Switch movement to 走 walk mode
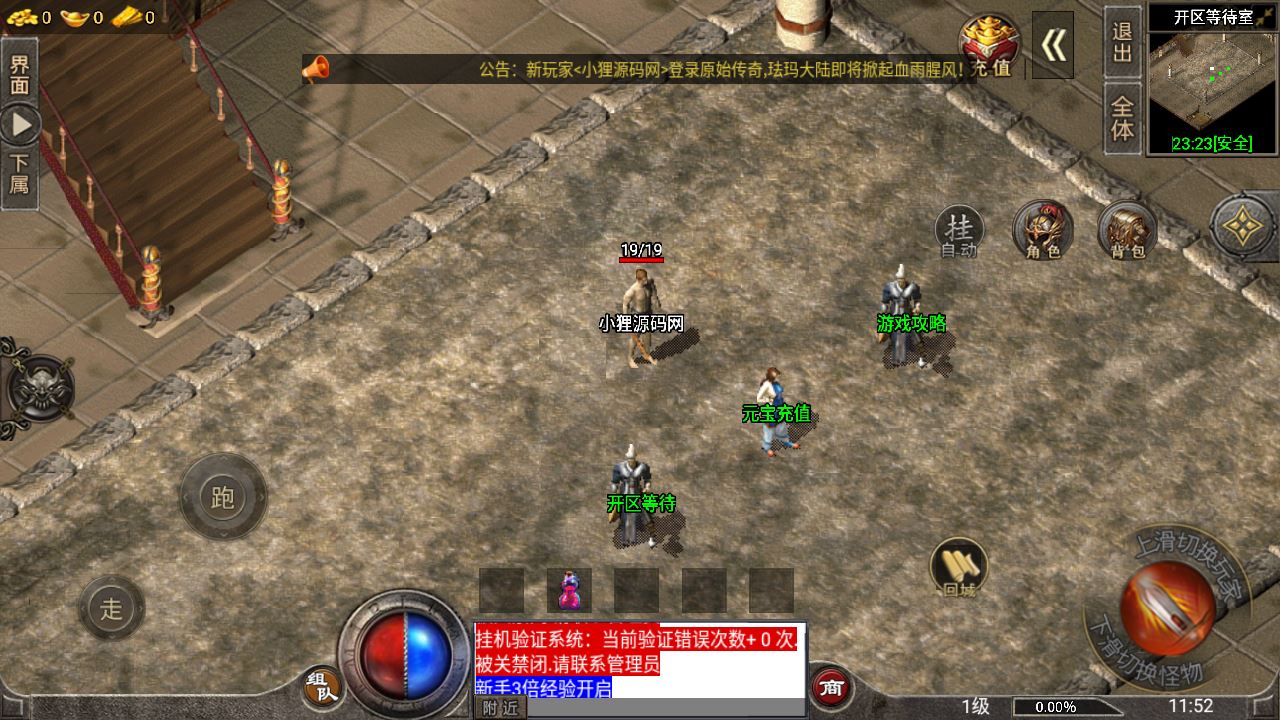Image resolution: width=1280 pixels, height=720 pixels. pos(111,608)
